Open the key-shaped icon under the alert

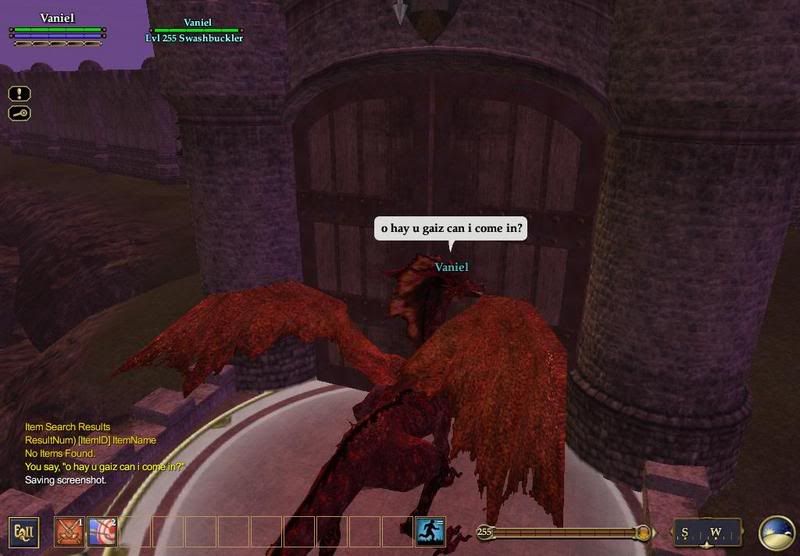point(20,113)
